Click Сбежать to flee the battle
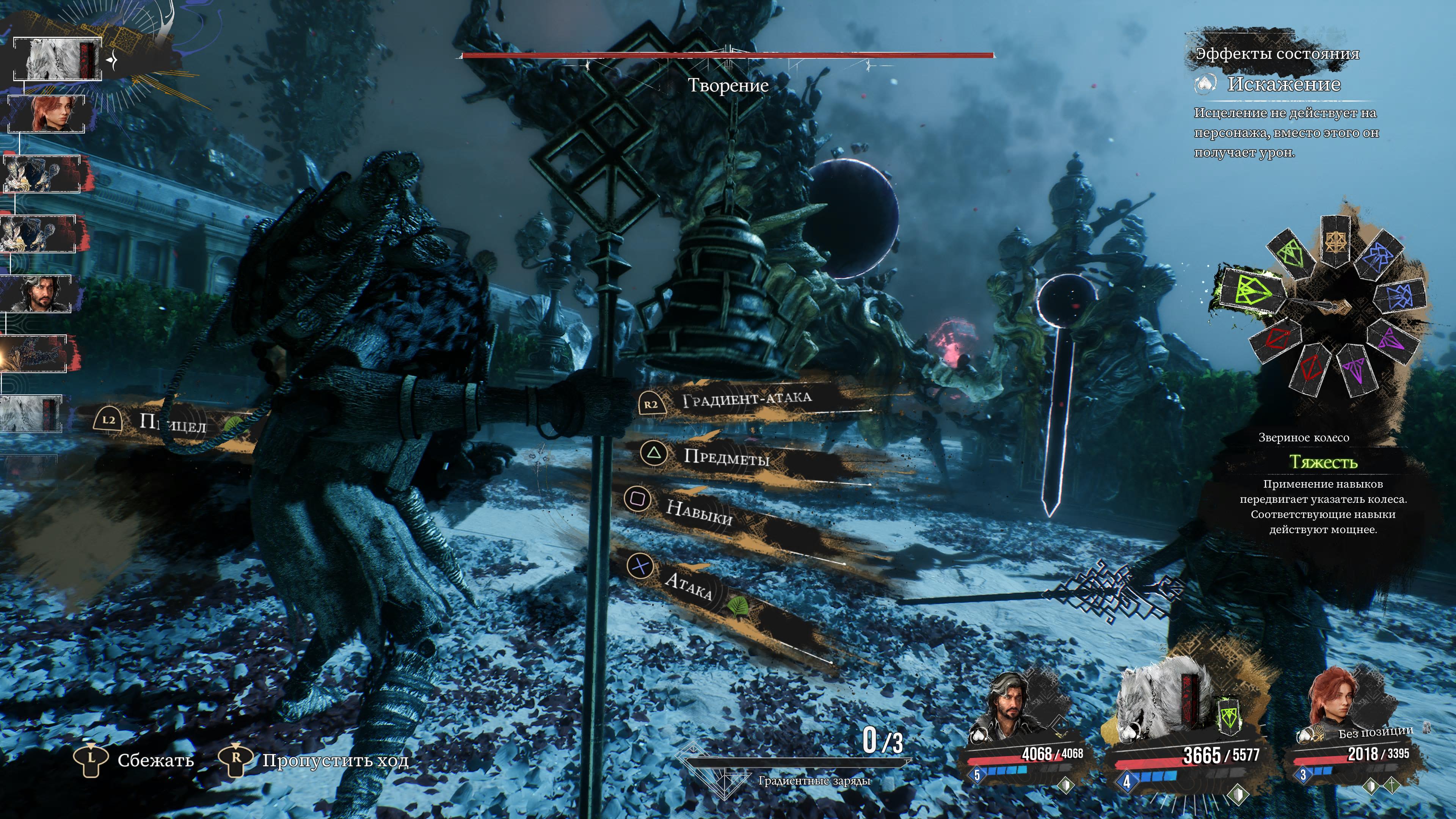The width and height of the screenshot is (1456, 819). point(155,760)
